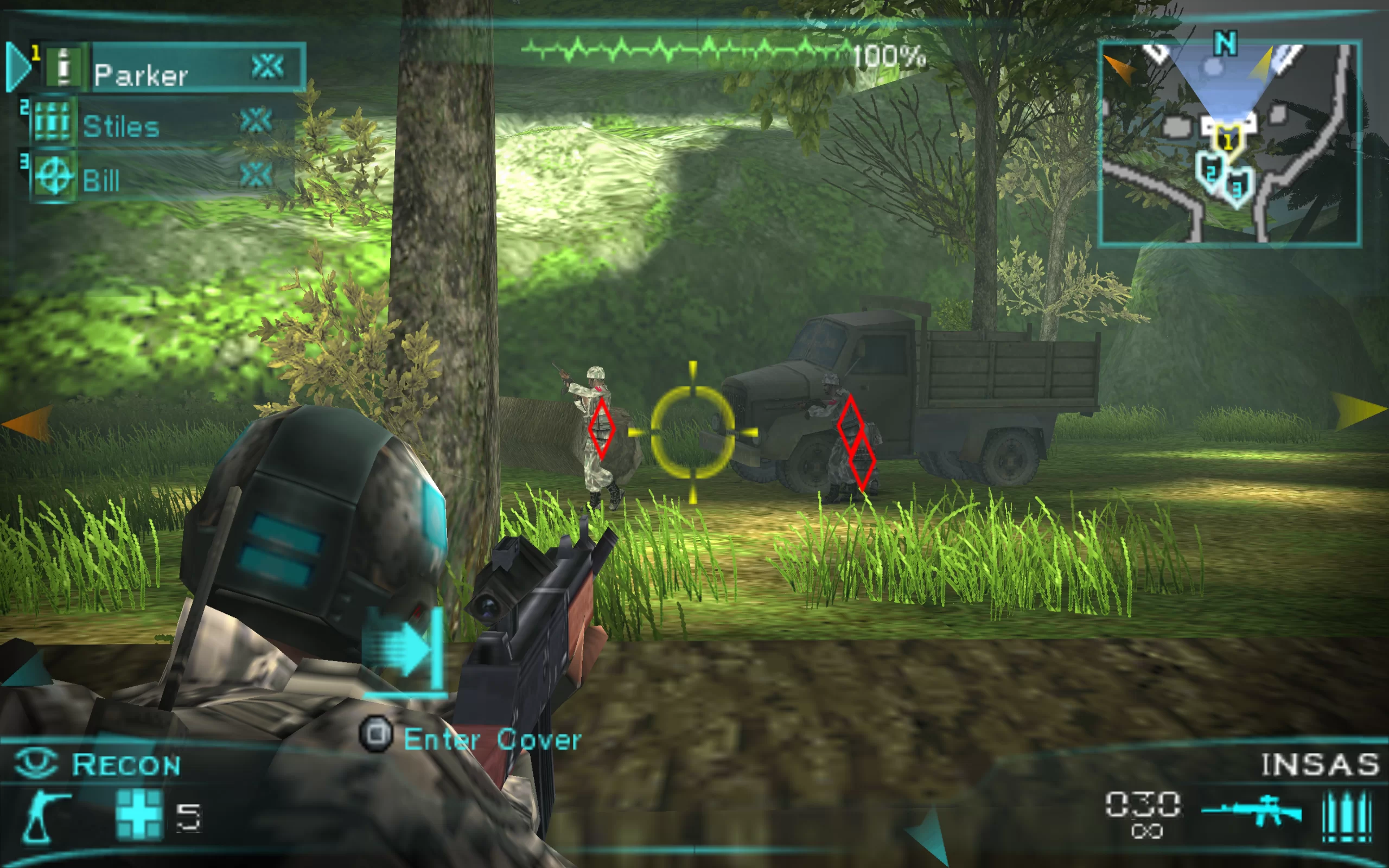Open the minimap
Viewport: 1389px width, 868px height.
point(1229,144)
